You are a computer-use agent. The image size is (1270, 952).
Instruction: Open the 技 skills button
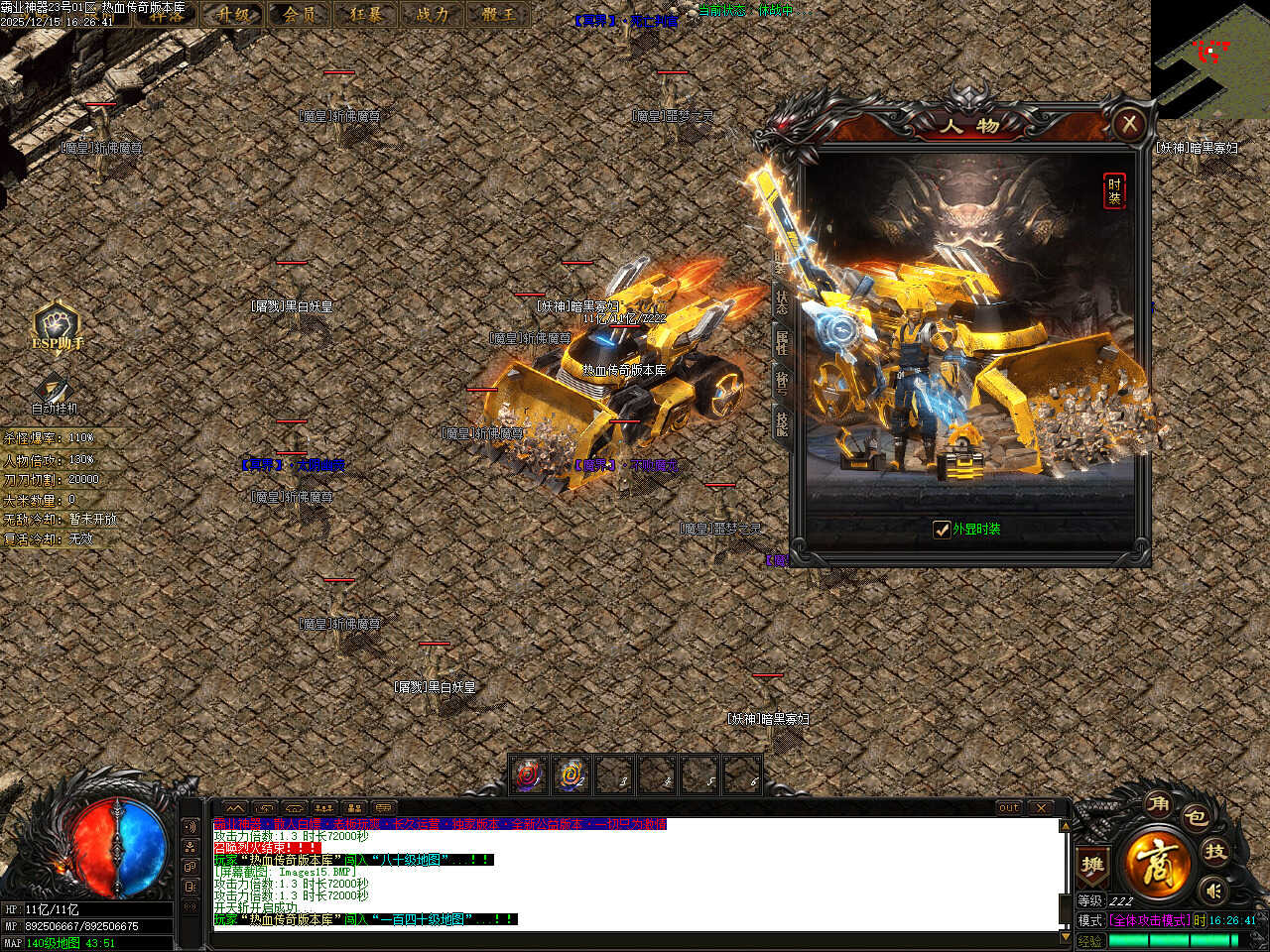click(1215, 851)
